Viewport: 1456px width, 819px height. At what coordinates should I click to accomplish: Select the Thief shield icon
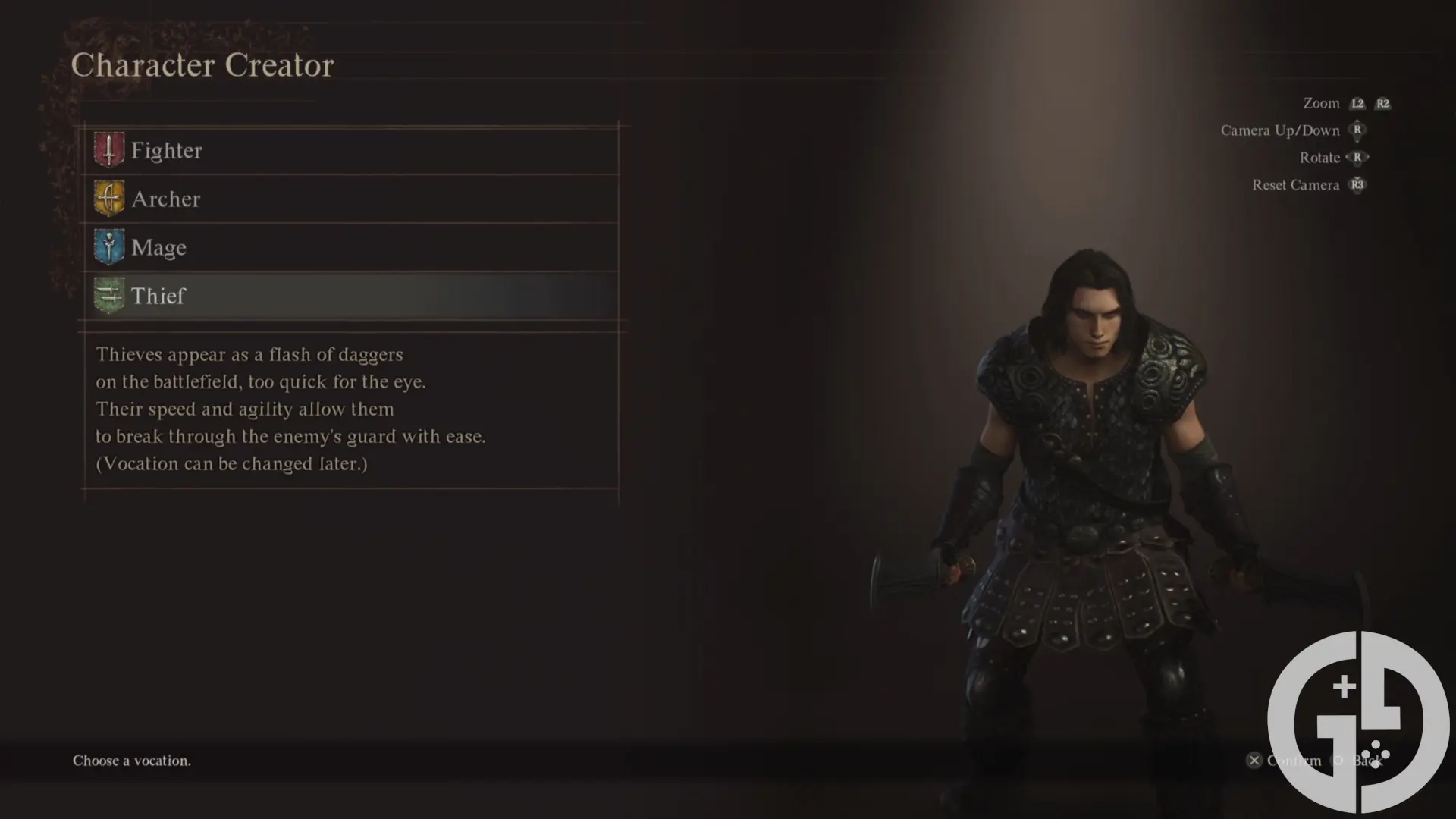(x=108, y=296)
